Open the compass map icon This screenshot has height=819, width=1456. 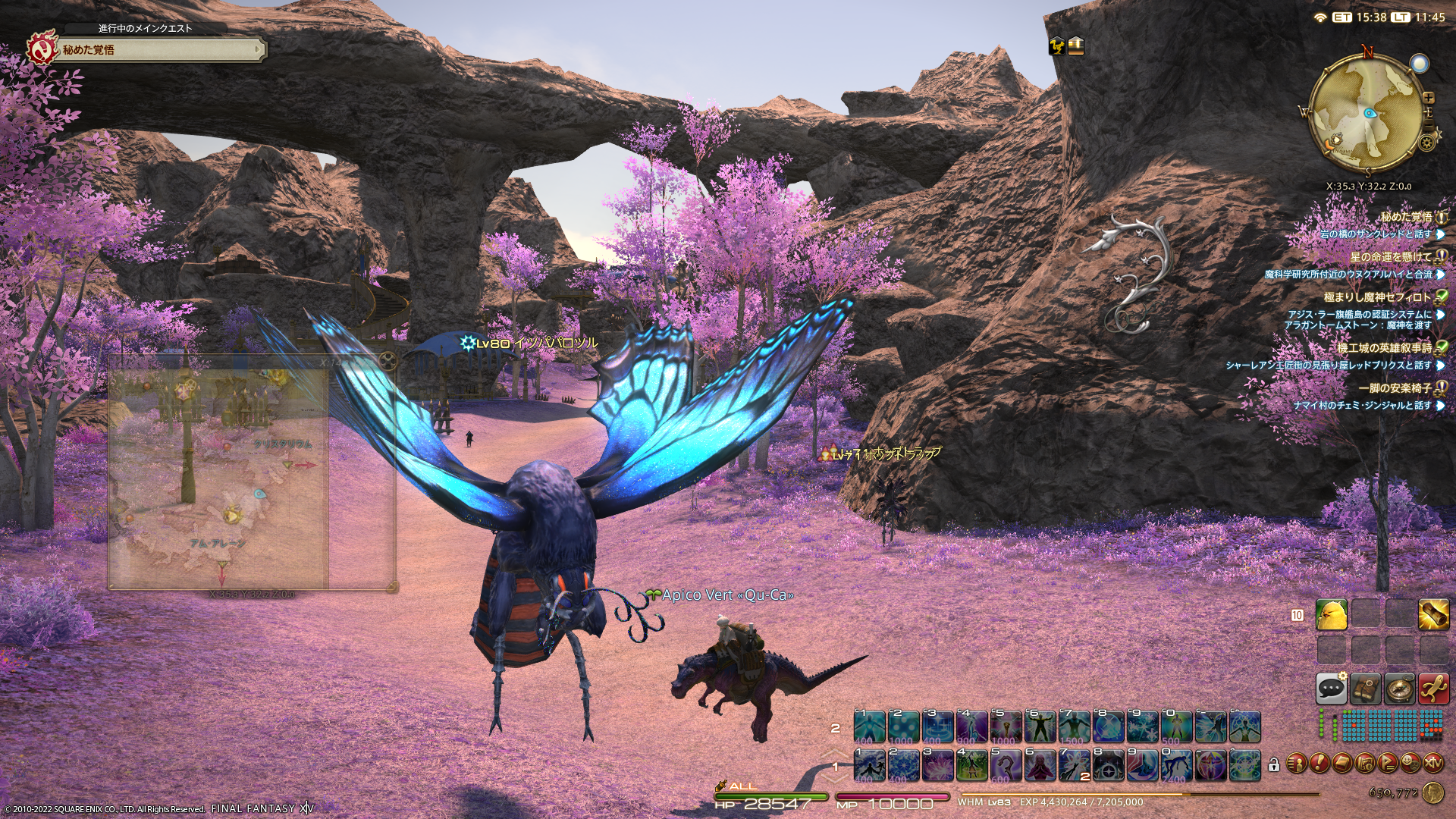pyautogui.click(x=1399, y=688)
